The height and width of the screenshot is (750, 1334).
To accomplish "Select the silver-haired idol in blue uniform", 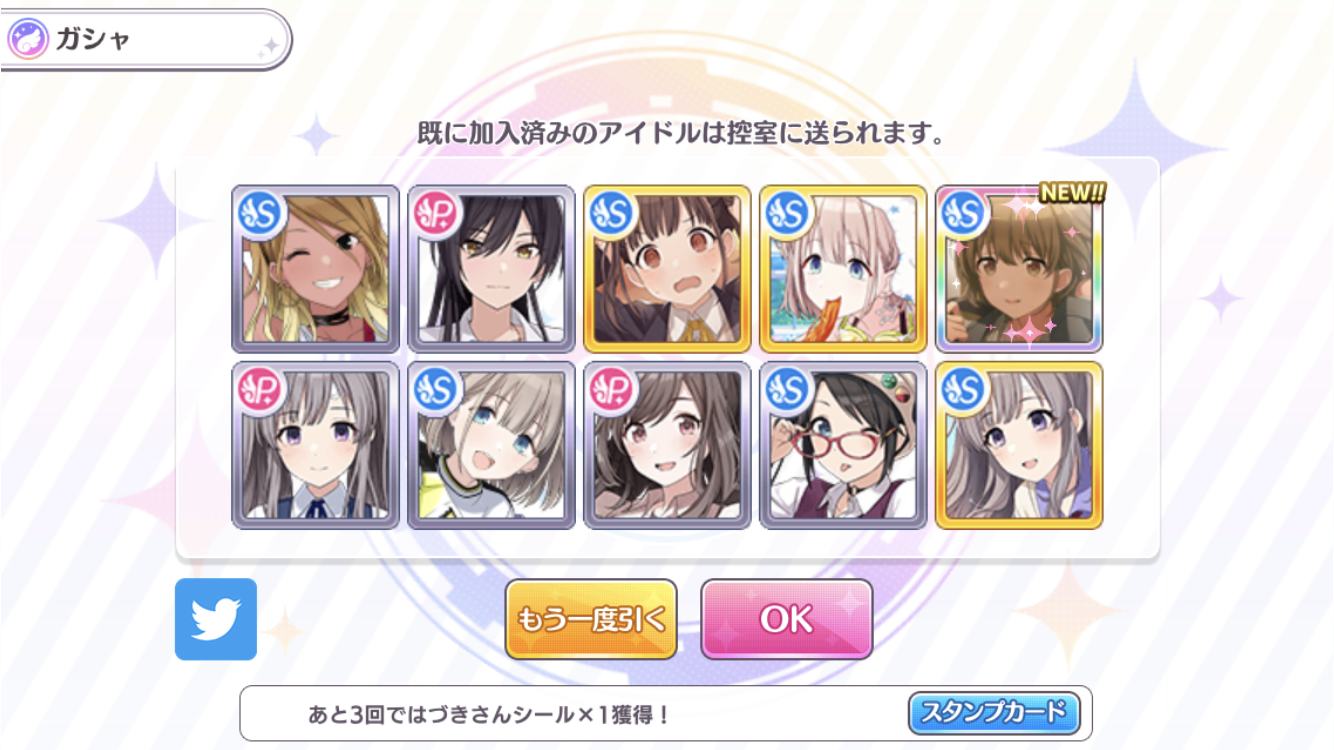I will (316, 445).
